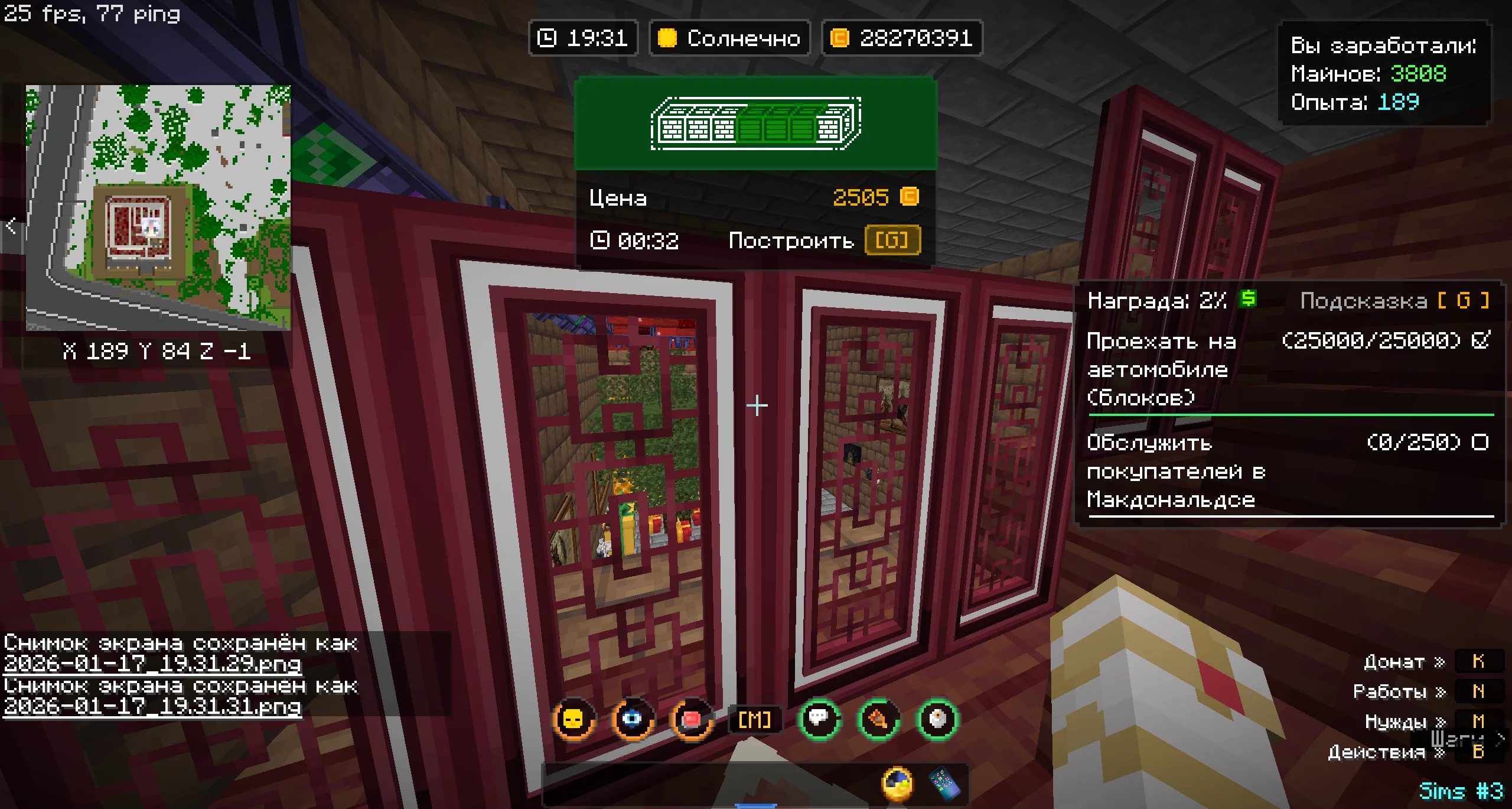This screenshot has height=809, width=1512.
Task: Select the car driving quest entry
Action: 1288,369
